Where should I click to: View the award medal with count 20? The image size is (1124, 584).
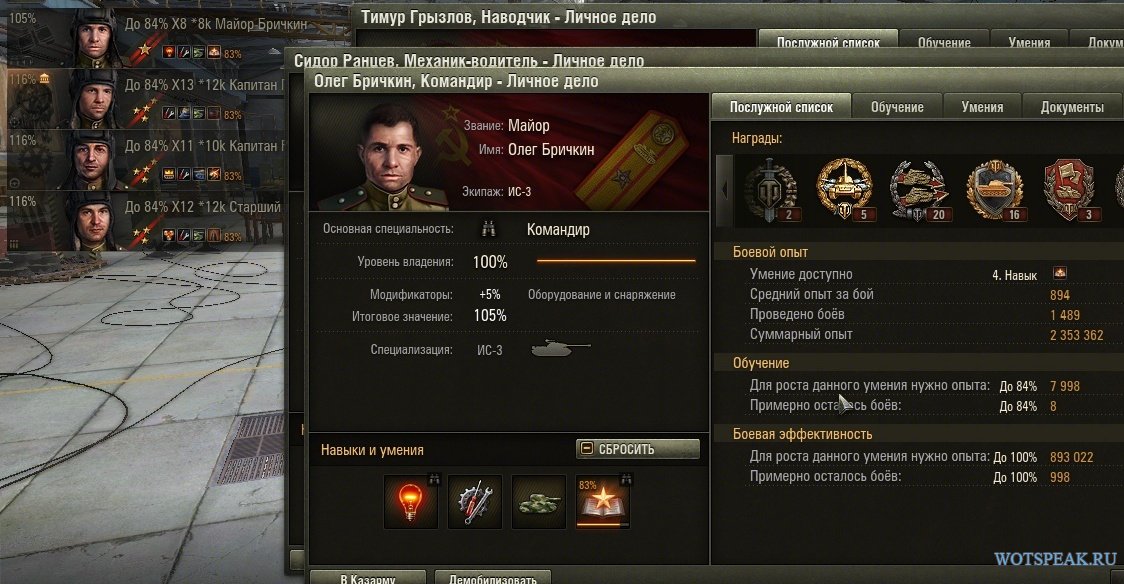point(917,189)
